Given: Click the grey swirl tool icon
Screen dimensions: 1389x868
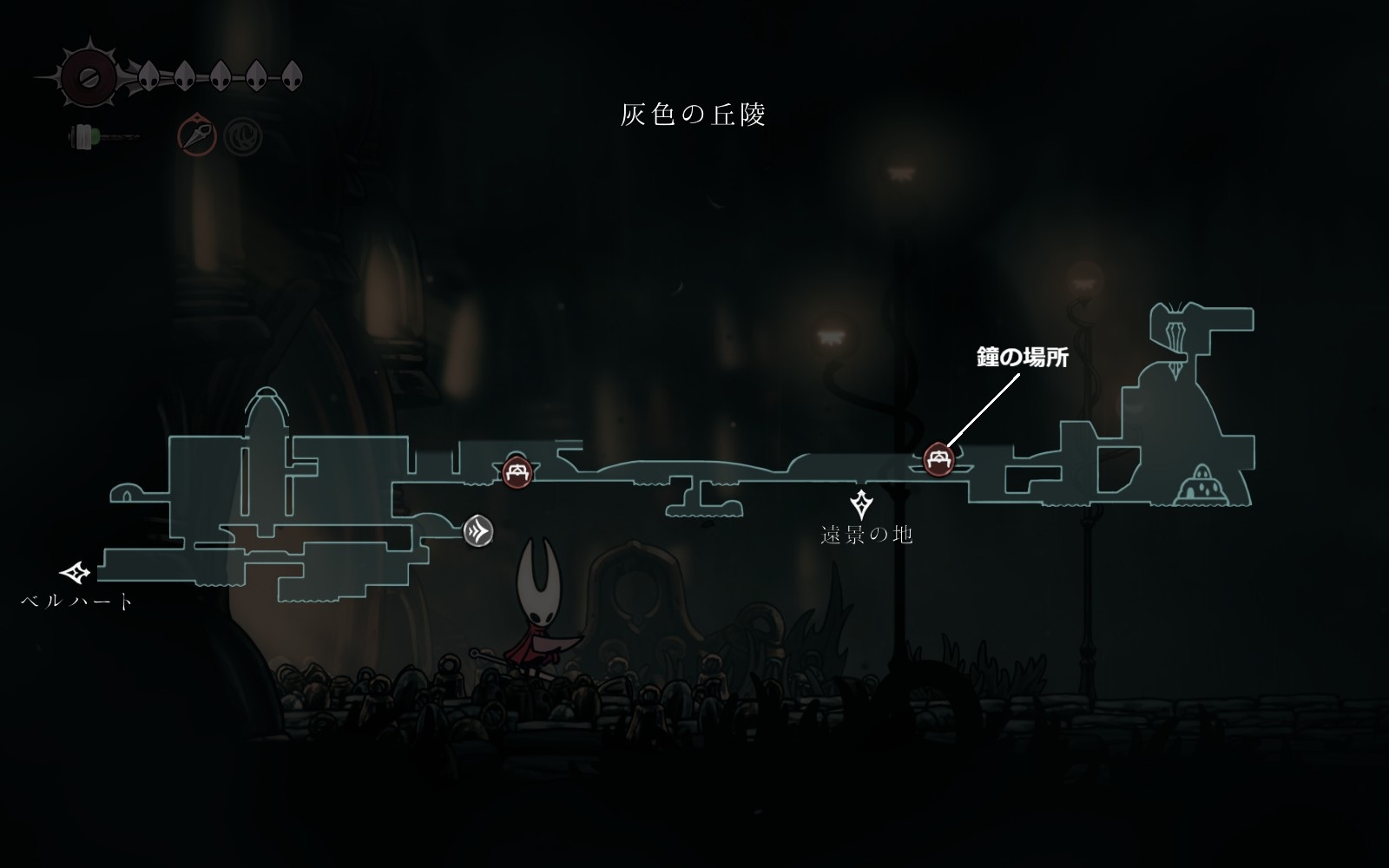Looking at the screenshot, I should (x=242, y=136).
